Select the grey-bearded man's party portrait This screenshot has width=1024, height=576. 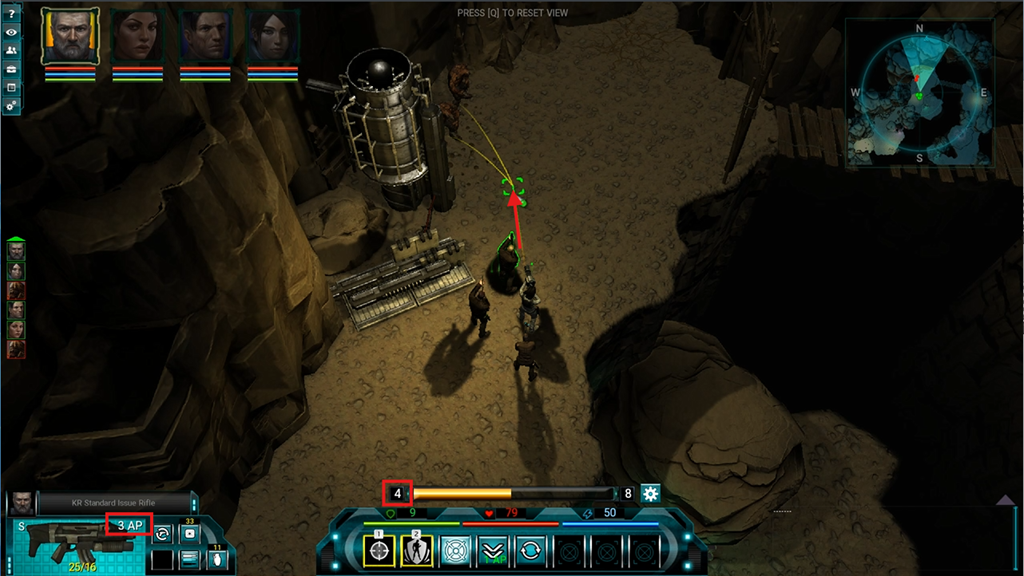pos(63,36)
